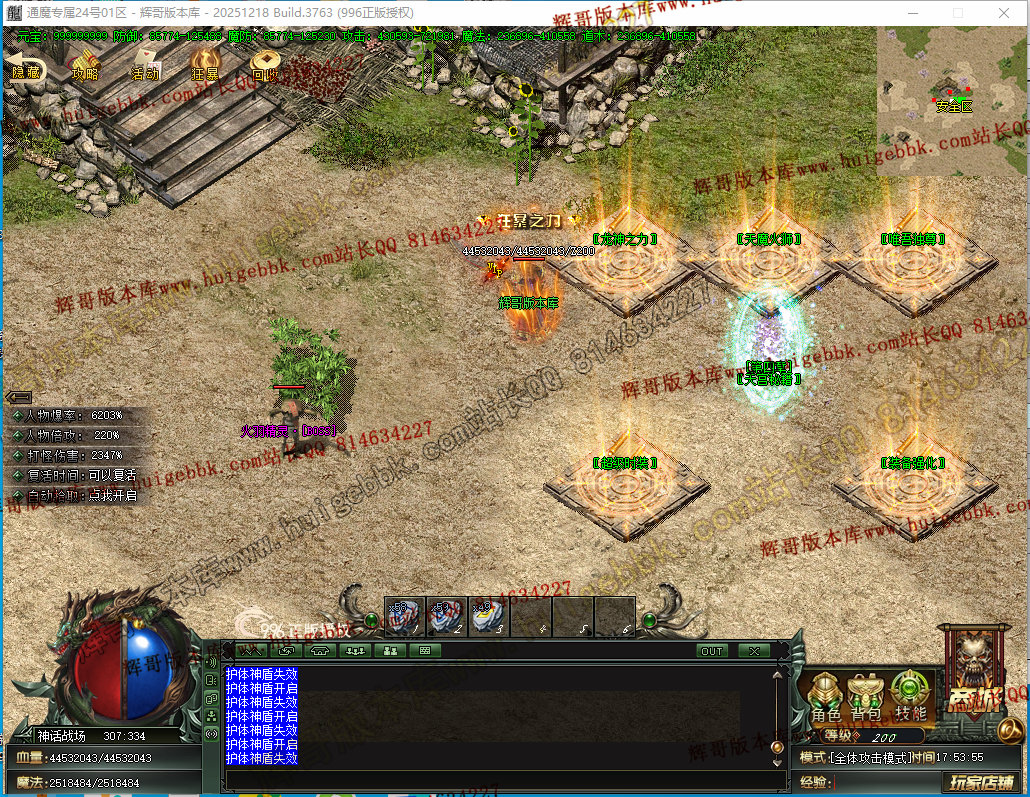Collapse the stats panel arrow
1030x797 pixels.
point(19,397)
